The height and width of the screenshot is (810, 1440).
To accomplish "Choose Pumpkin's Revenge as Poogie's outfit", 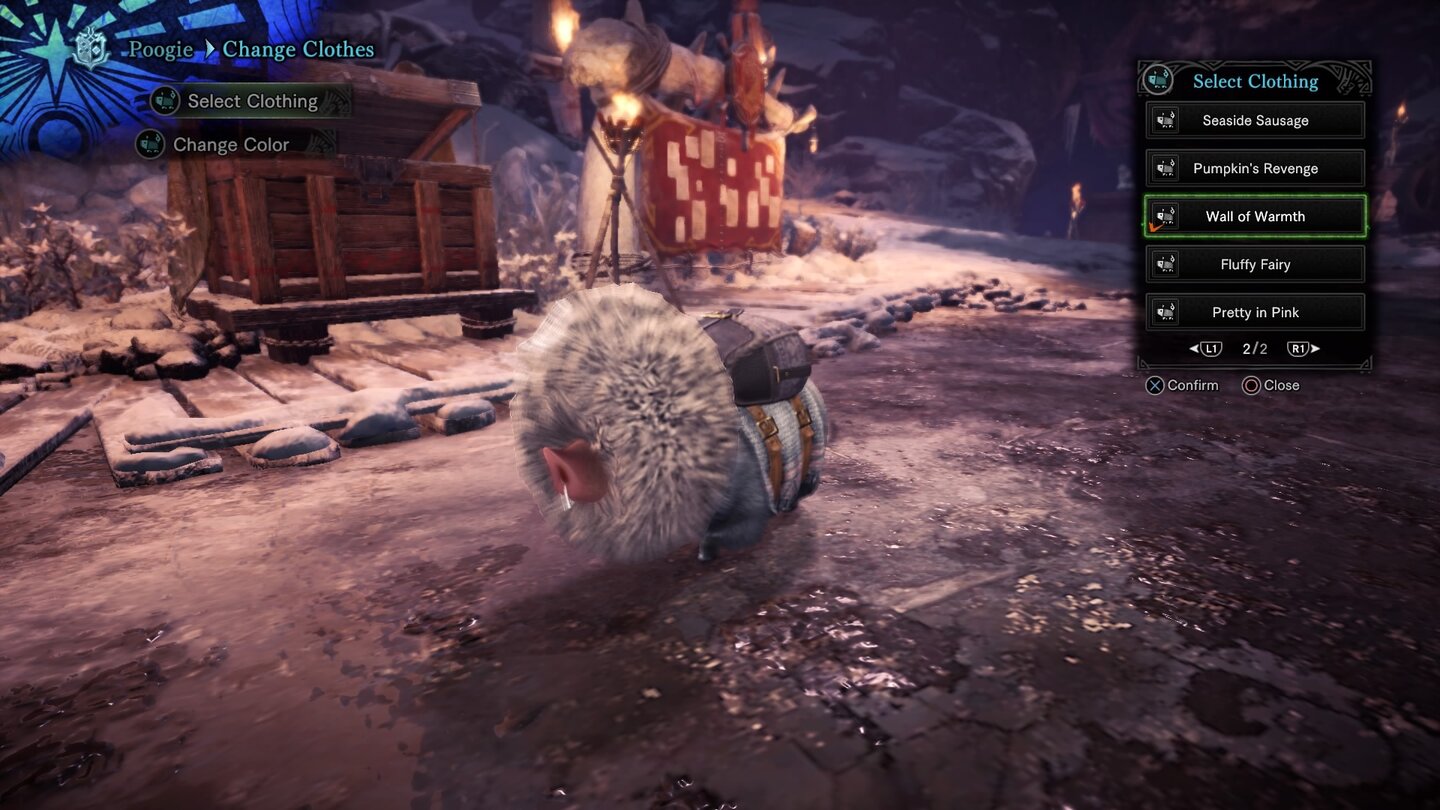I will (1254, 168).
